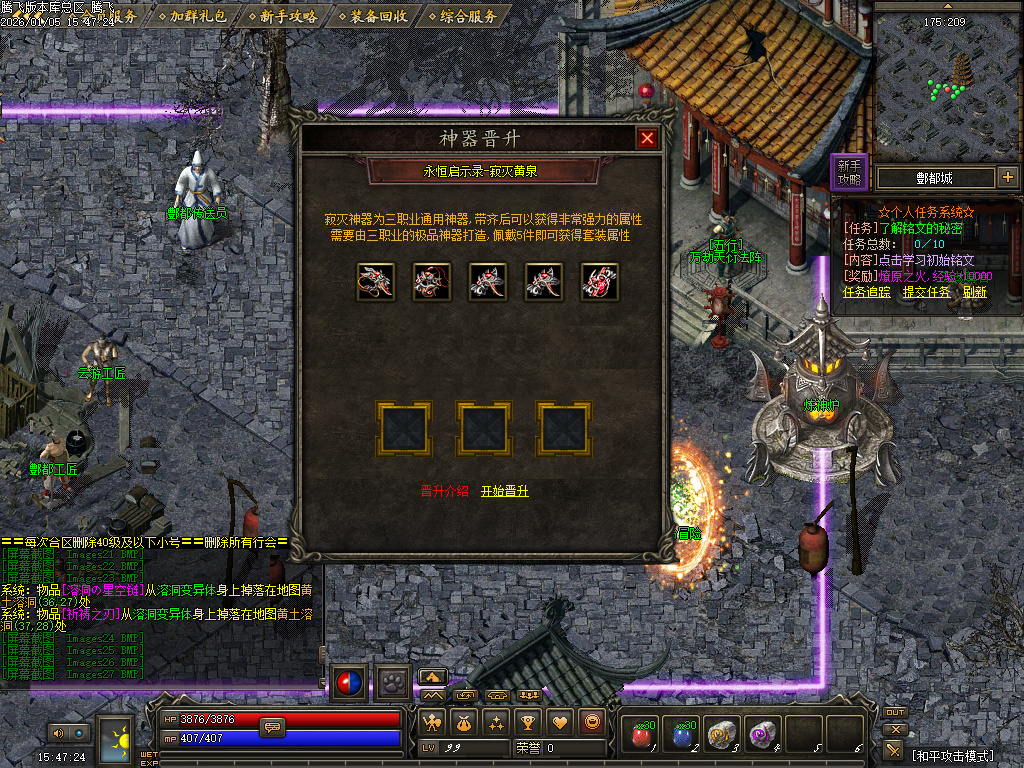
Task: Open the trophy icon on the bottom bar
Action: [527, 721]
